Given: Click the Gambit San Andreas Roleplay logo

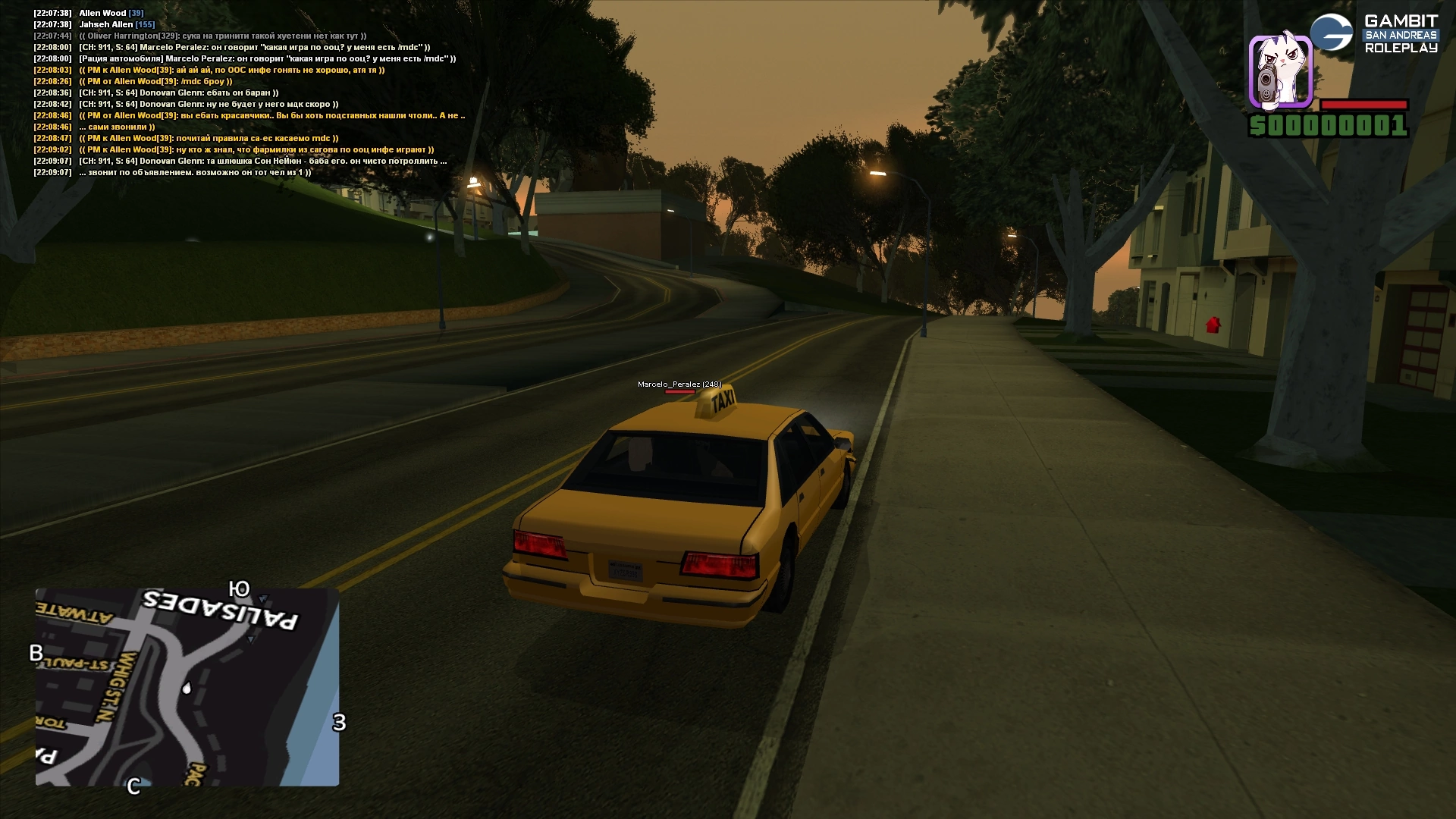Looking at the screenshot, I should tap(1374, 33).
